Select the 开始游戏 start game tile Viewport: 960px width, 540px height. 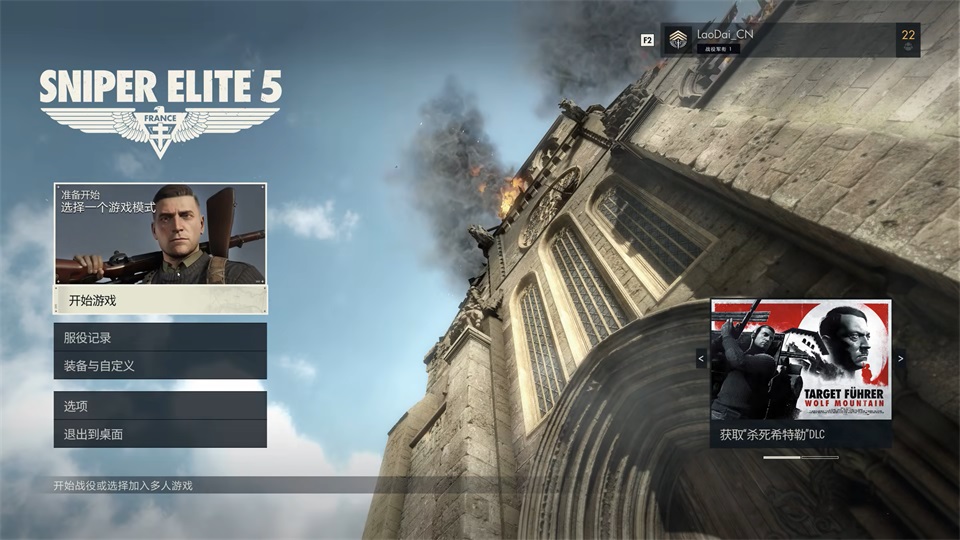[x=160, y=248]
